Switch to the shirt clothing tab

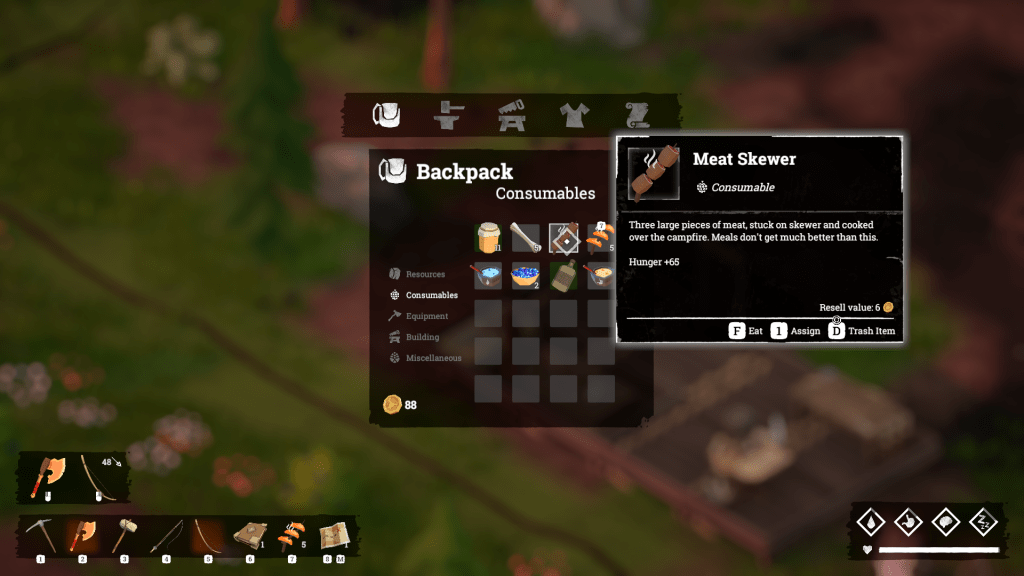(574, 116)
